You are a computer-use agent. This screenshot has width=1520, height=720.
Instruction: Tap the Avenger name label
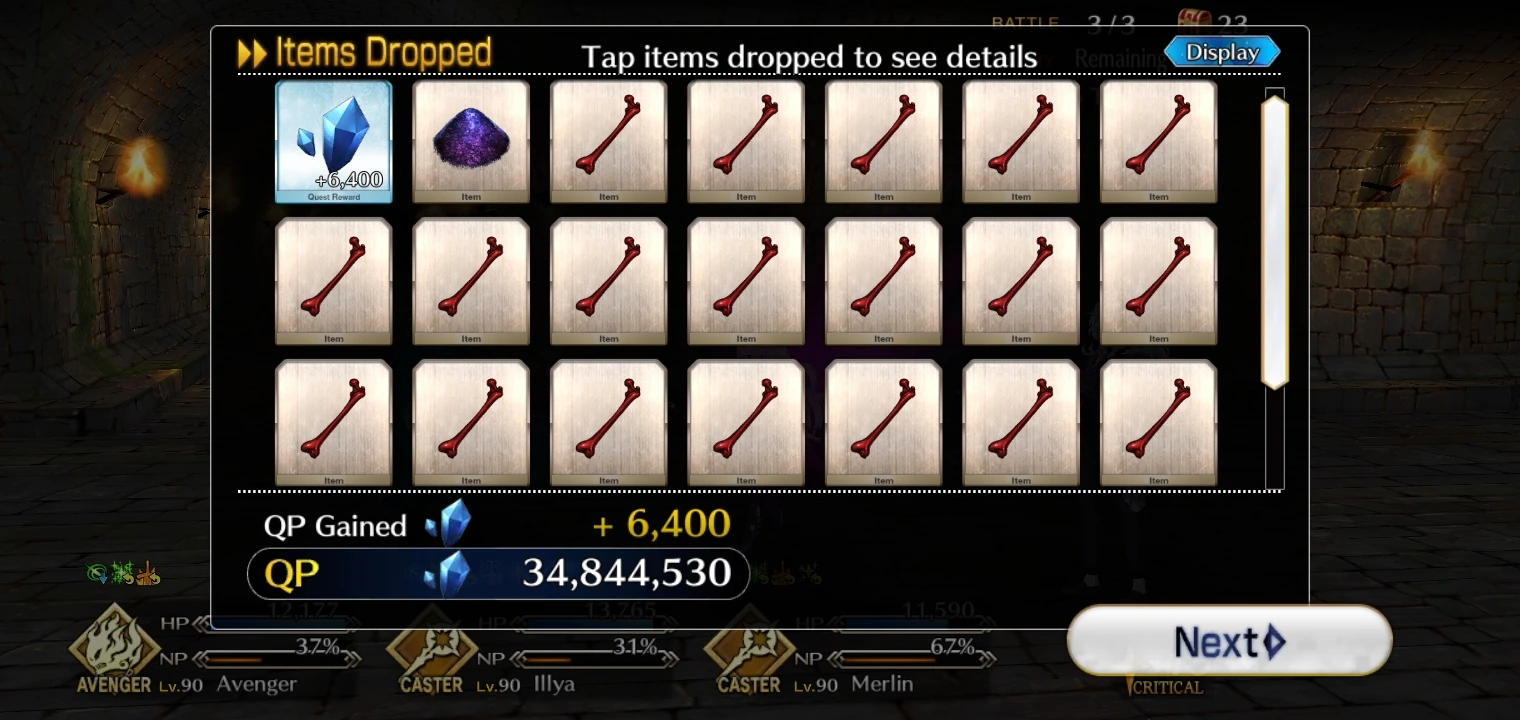tap(256, 684)
